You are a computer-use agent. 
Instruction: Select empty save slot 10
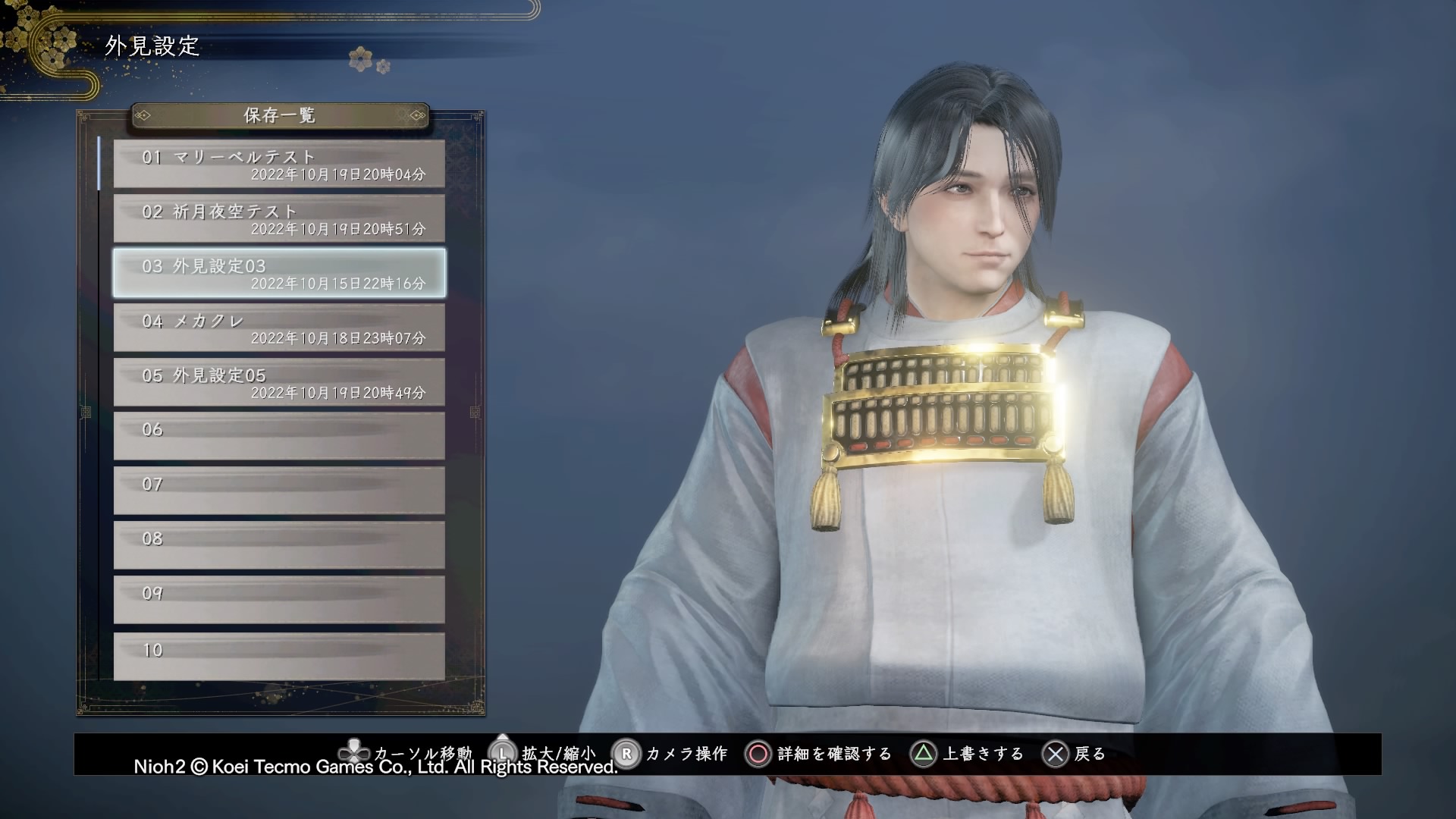[279, 656]
